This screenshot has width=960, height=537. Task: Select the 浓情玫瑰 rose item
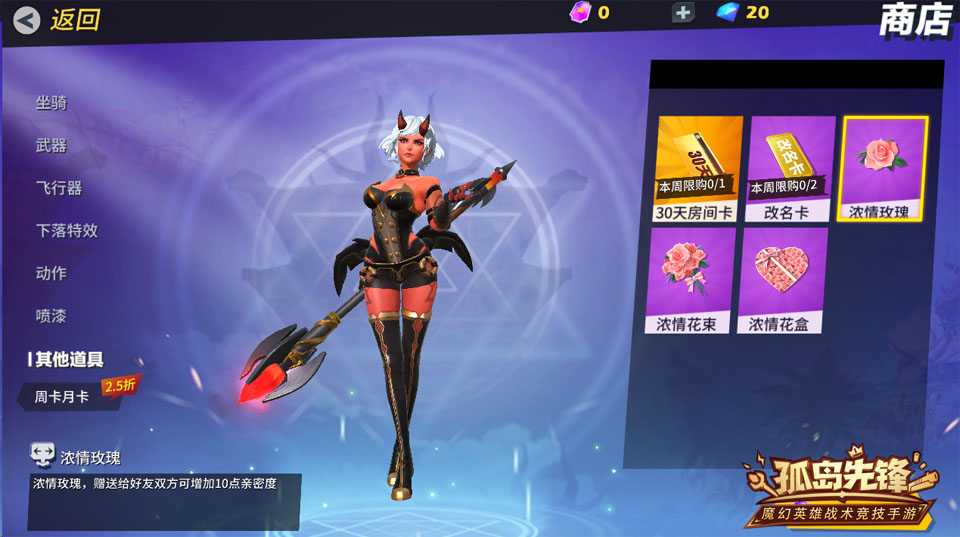pyautogui.click(x=884, y=168)
